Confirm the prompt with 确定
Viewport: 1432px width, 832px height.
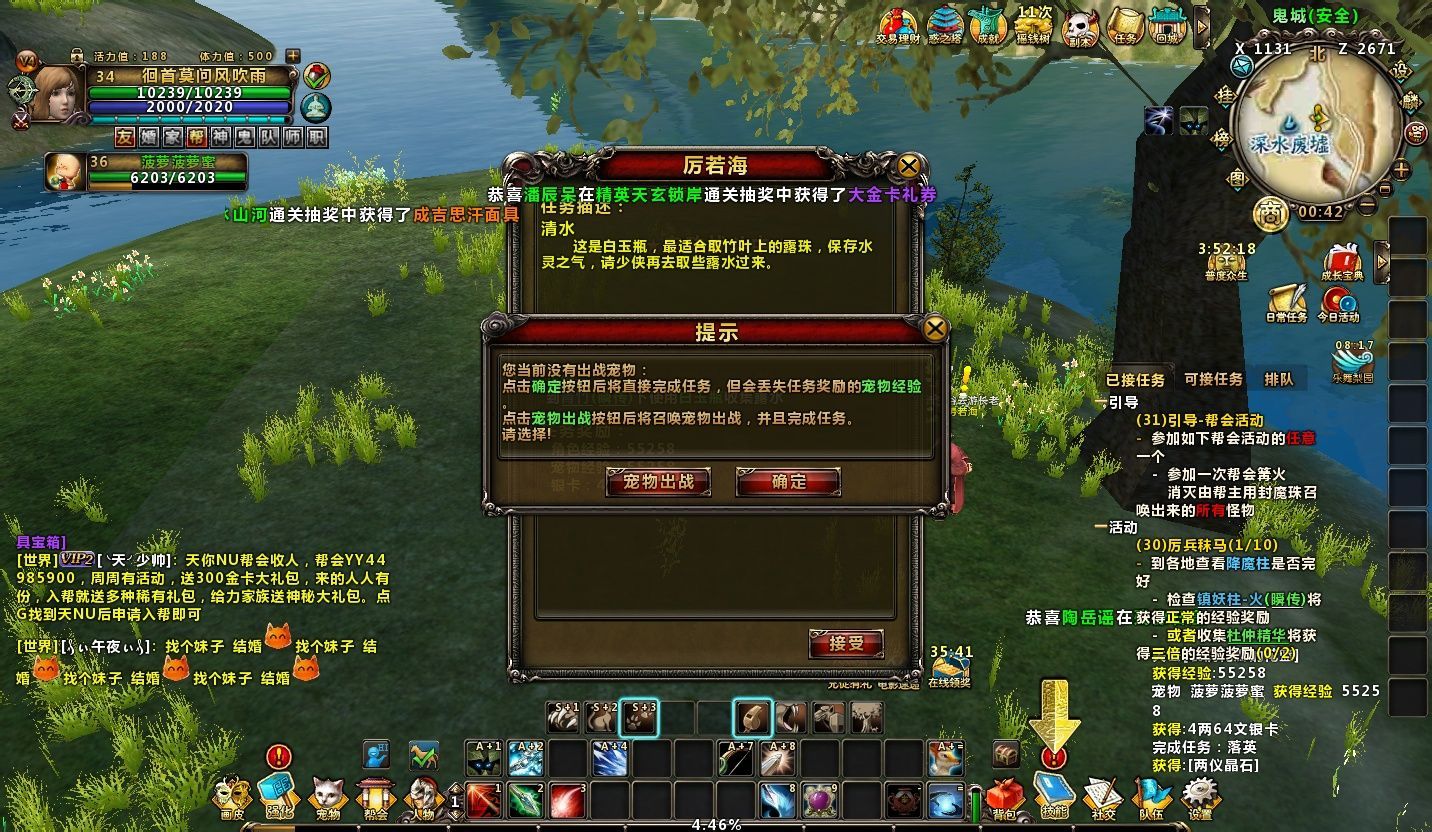click(x=788, y=482)
